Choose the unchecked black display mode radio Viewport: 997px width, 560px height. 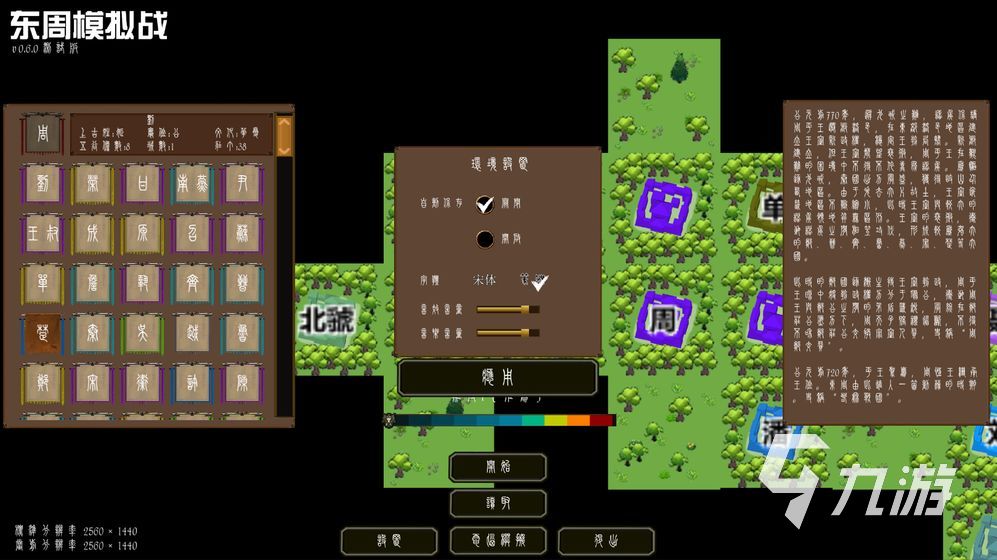tap(485, 238)
